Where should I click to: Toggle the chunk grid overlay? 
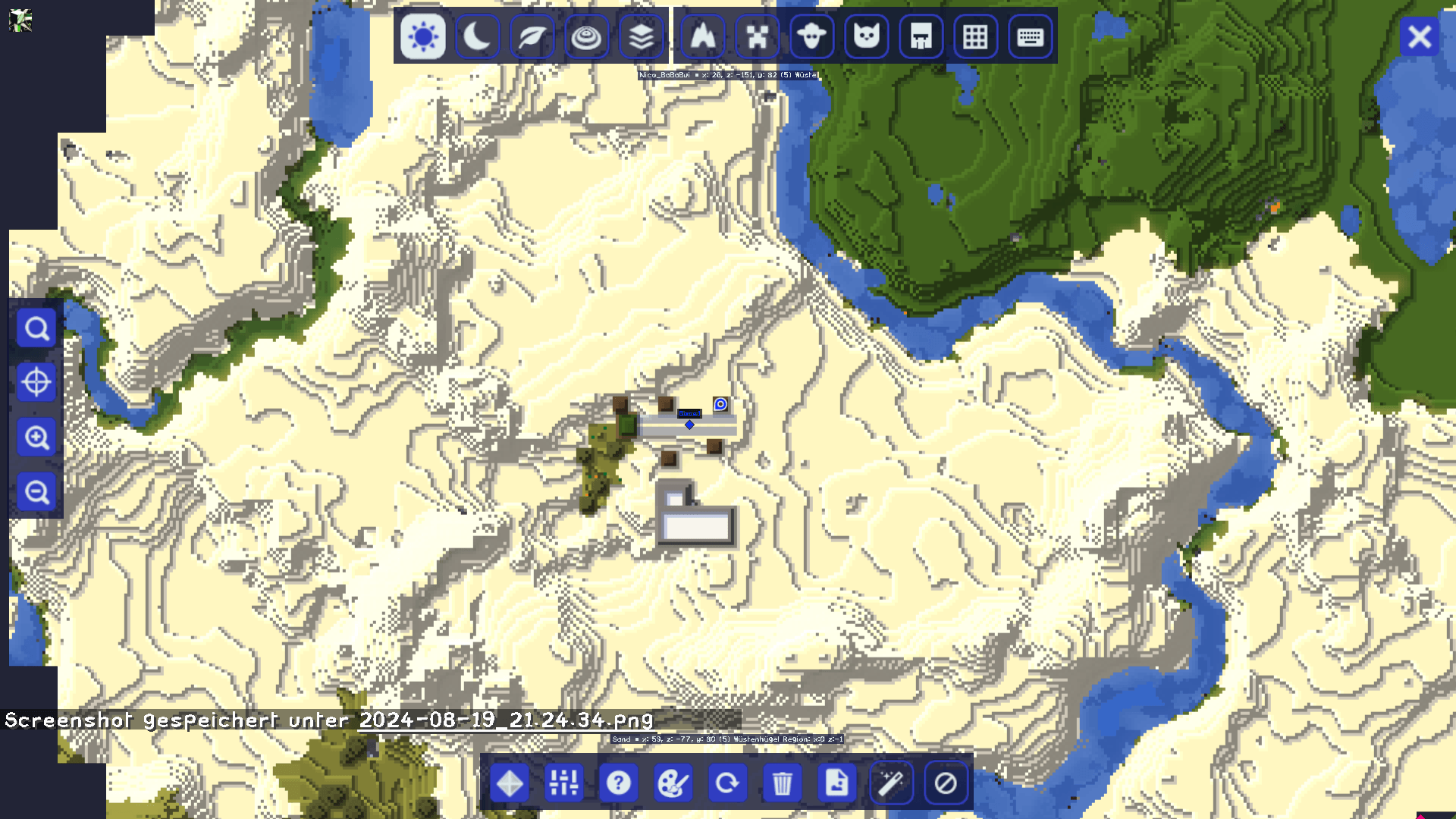pyautogui.click(x=975, y=36)
